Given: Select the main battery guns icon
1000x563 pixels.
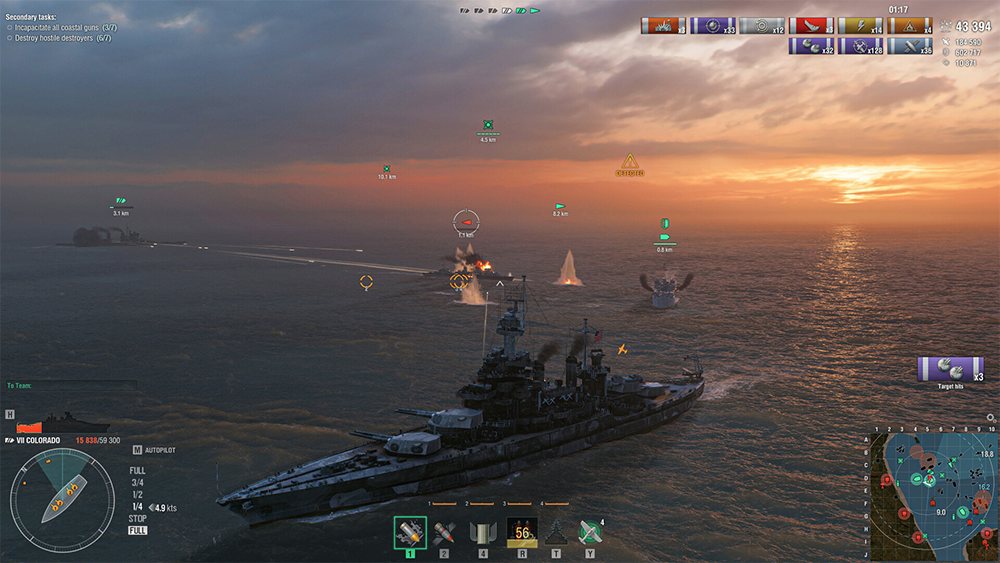Looking at the screenshot, I should (x=481, y=531).
